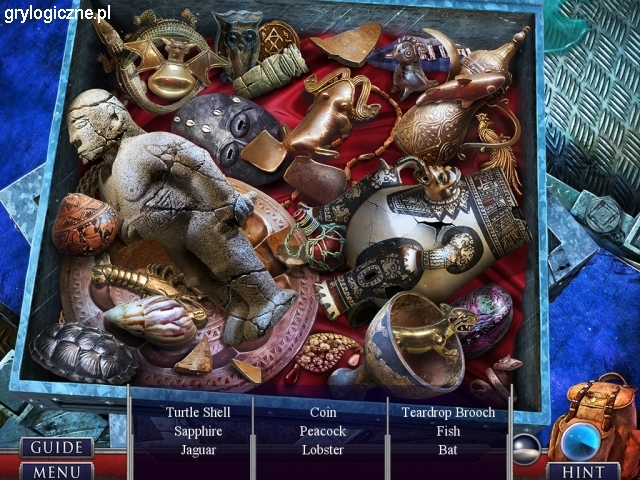The image size is (640, 480).
Task: Select the 'Fish' list entry
Action: pos(448,431)
